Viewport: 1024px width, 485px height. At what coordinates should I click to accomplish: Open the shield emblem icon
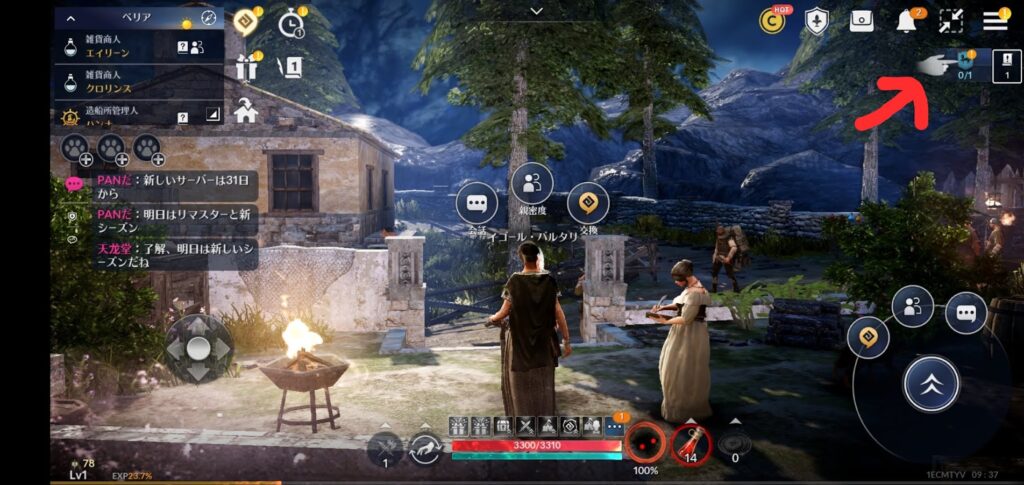(817, 21)
